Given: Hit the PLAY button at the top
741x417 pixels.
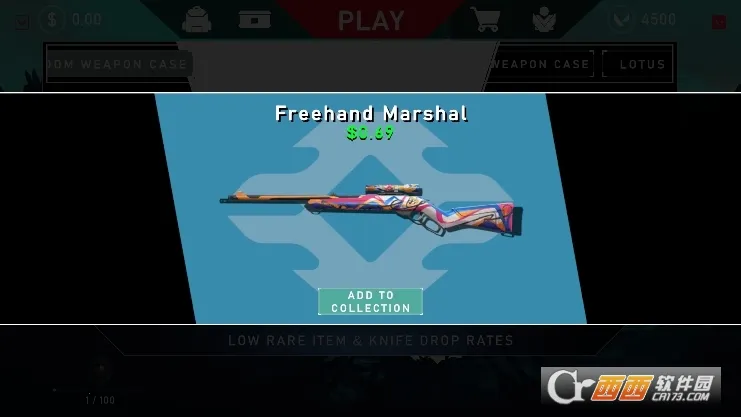Looking at the screenshot, I should 371,20.
